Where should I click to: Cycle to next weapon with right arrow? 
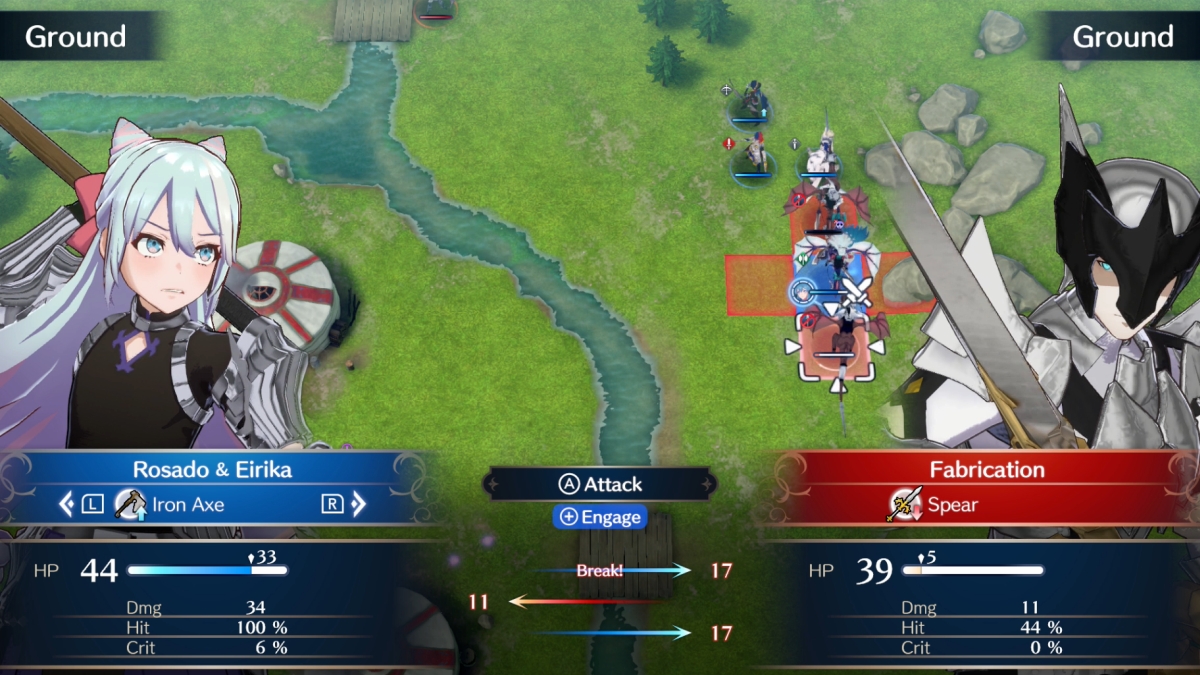click(x=358, y=504)
